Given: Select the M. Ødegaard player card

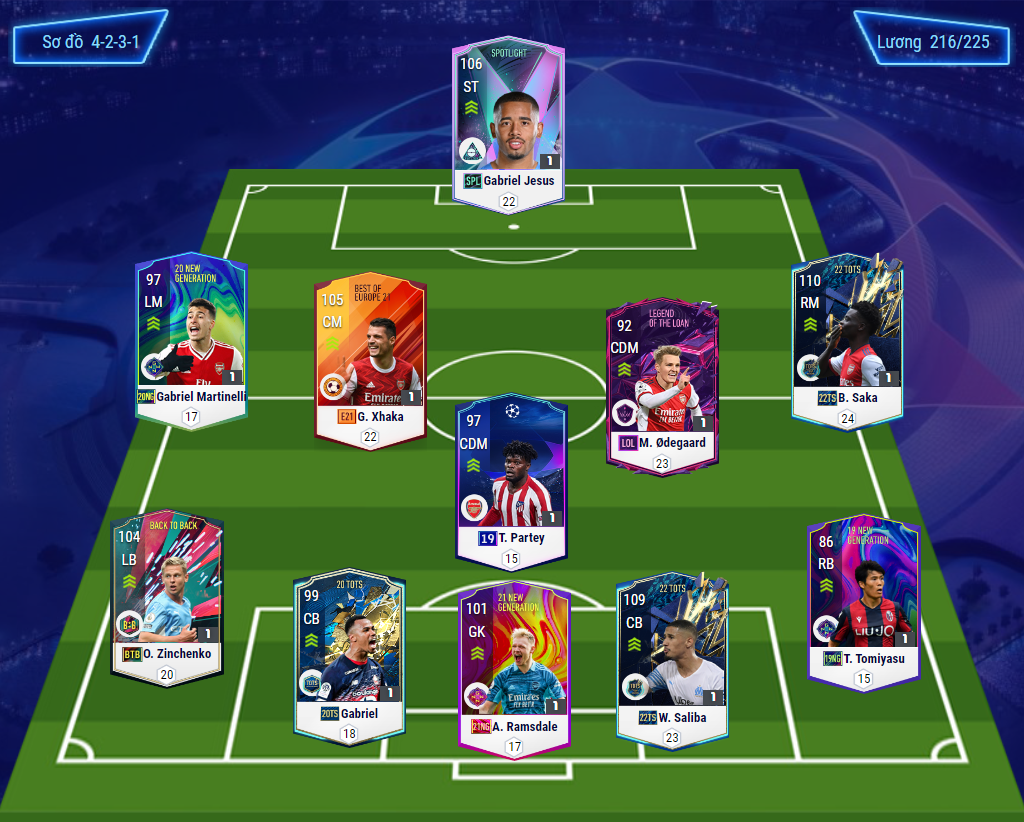Looking at the screenshot, I should click(x=661, y=385).
